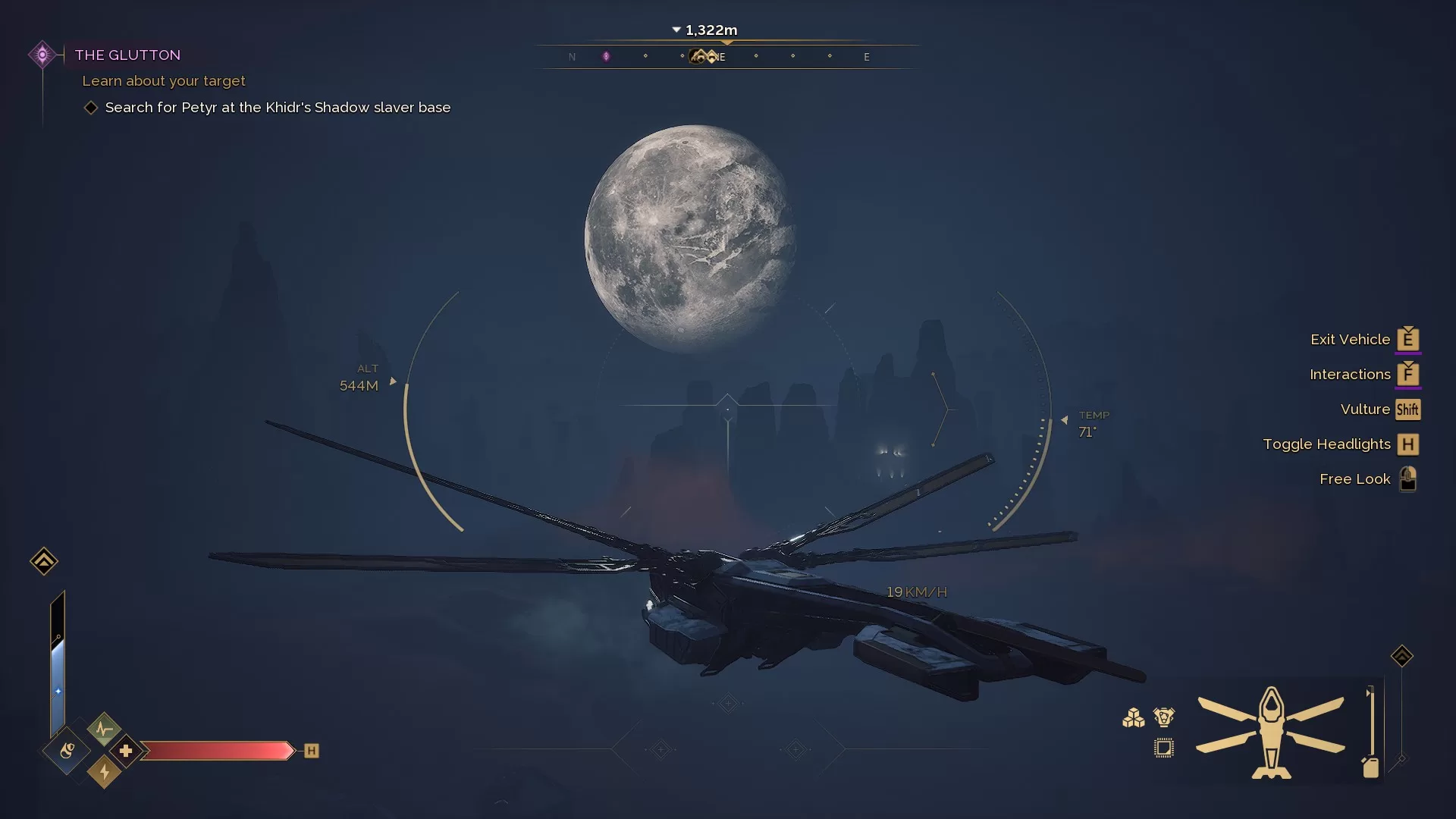Click the Exit Vehicle action label
Viewport: 1456px width, 819px height.
(1350, 340)
